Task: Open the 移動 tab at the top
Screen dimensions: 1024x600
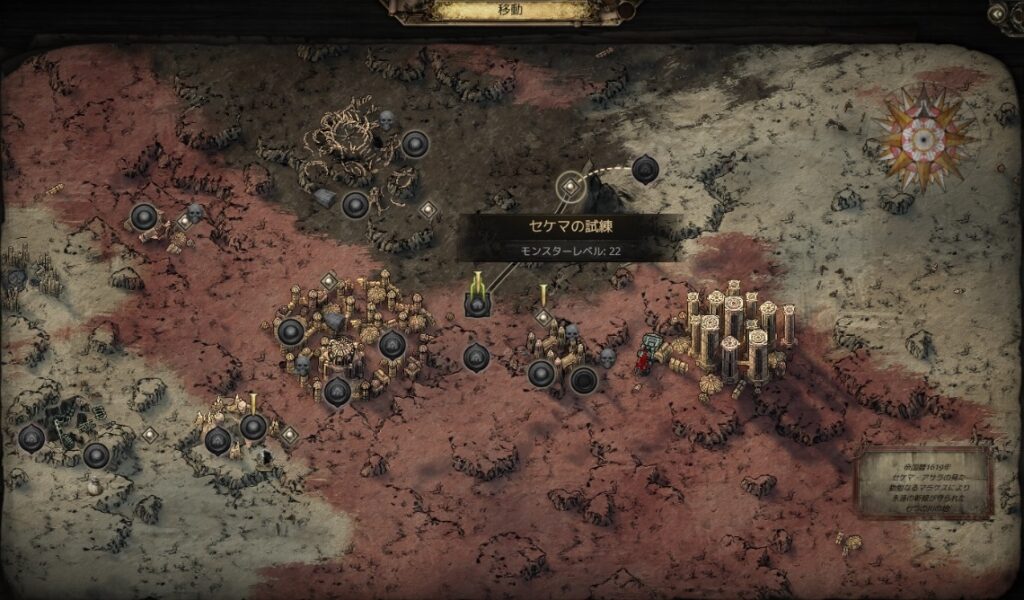Action: (513, 11)
